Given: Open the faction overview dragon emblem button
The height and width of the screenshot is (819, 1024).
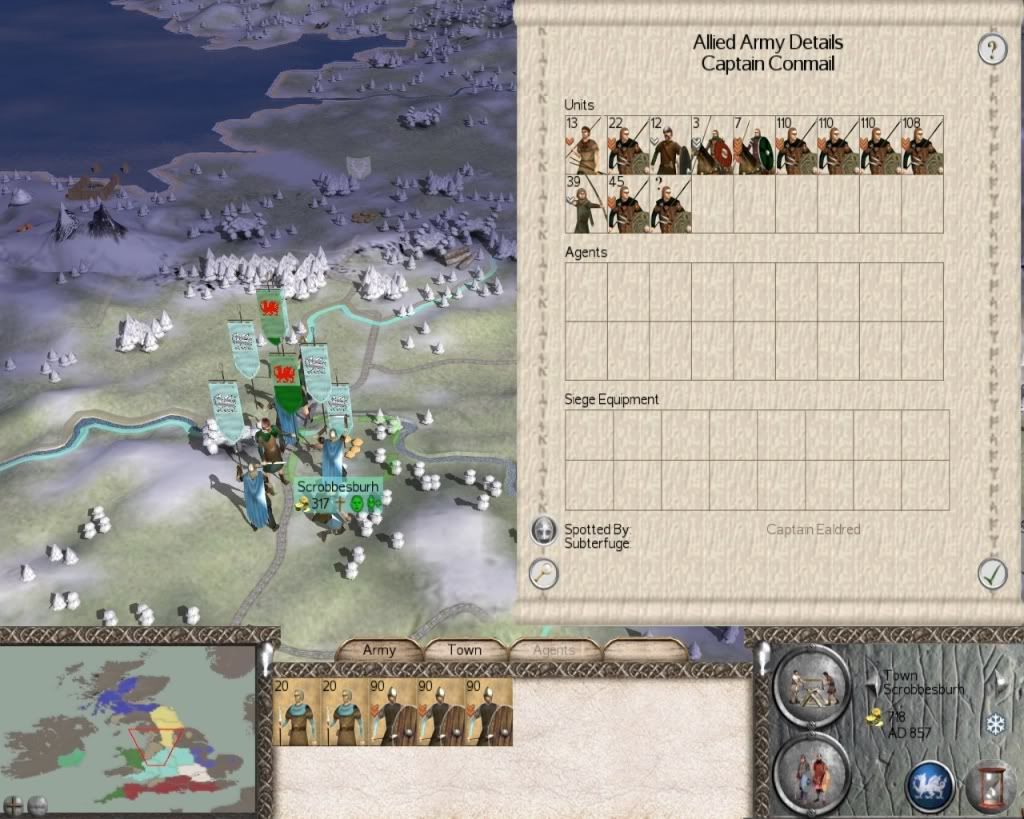Looking at the screenshot, I should (929, 785).
